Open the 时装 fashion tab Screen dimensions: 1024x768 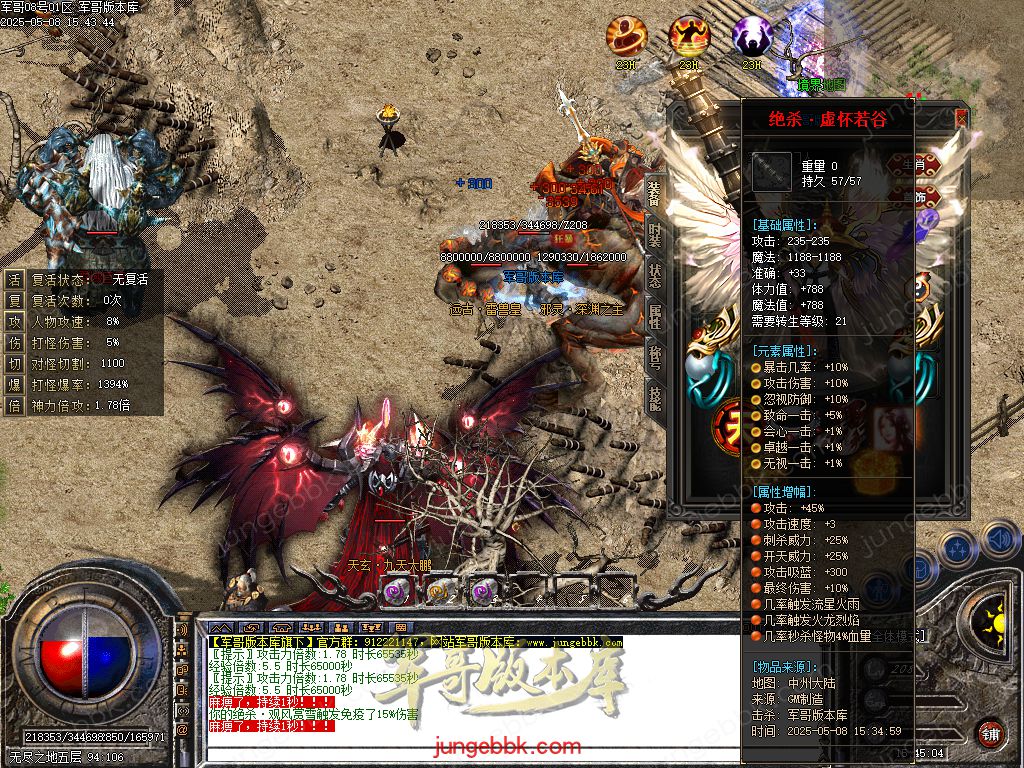pyautogui.click(x=654, y=233)
